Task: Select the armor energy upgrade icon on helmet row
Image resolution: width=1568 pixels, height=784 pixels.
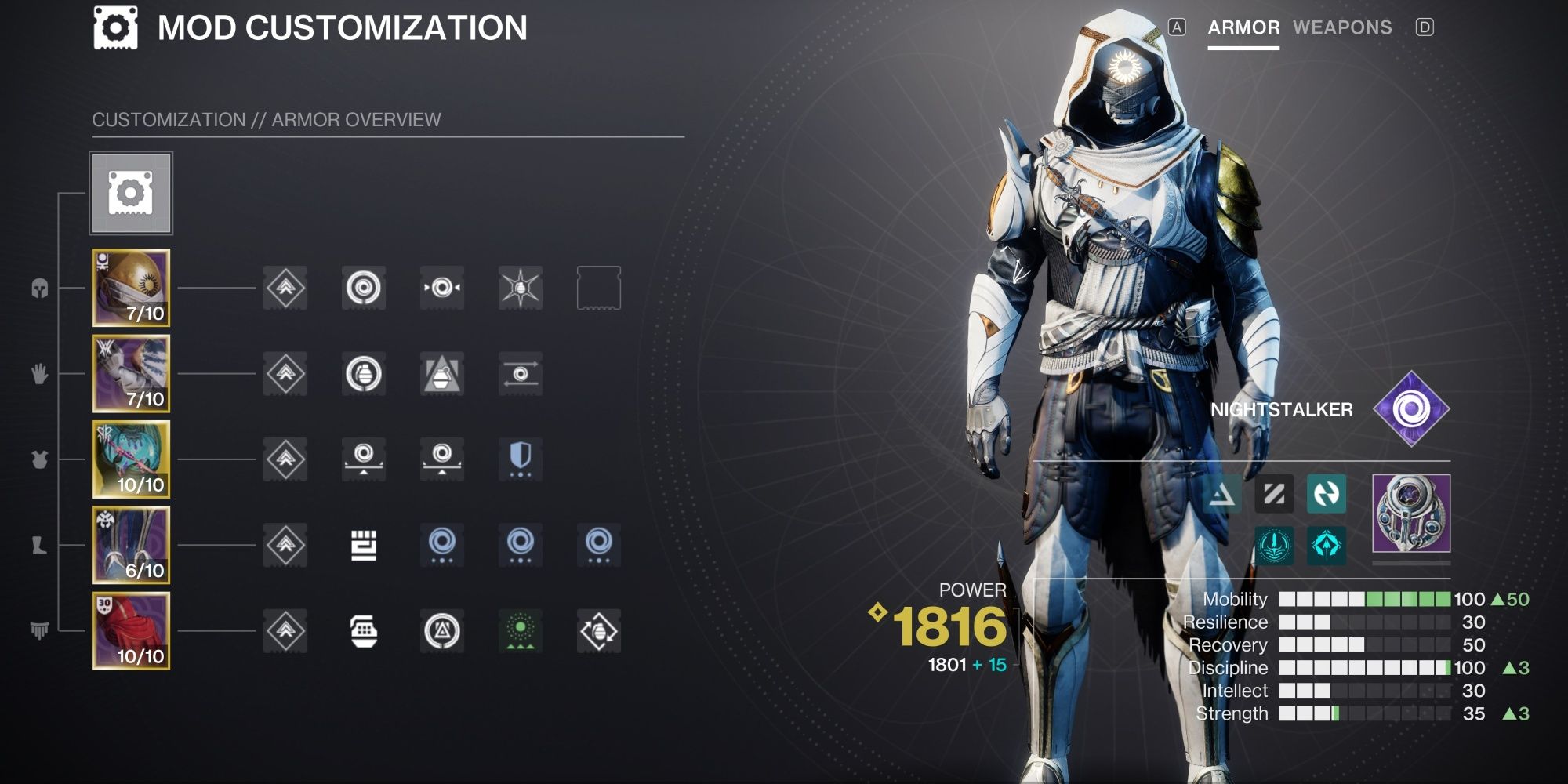Action: point(284,288)
